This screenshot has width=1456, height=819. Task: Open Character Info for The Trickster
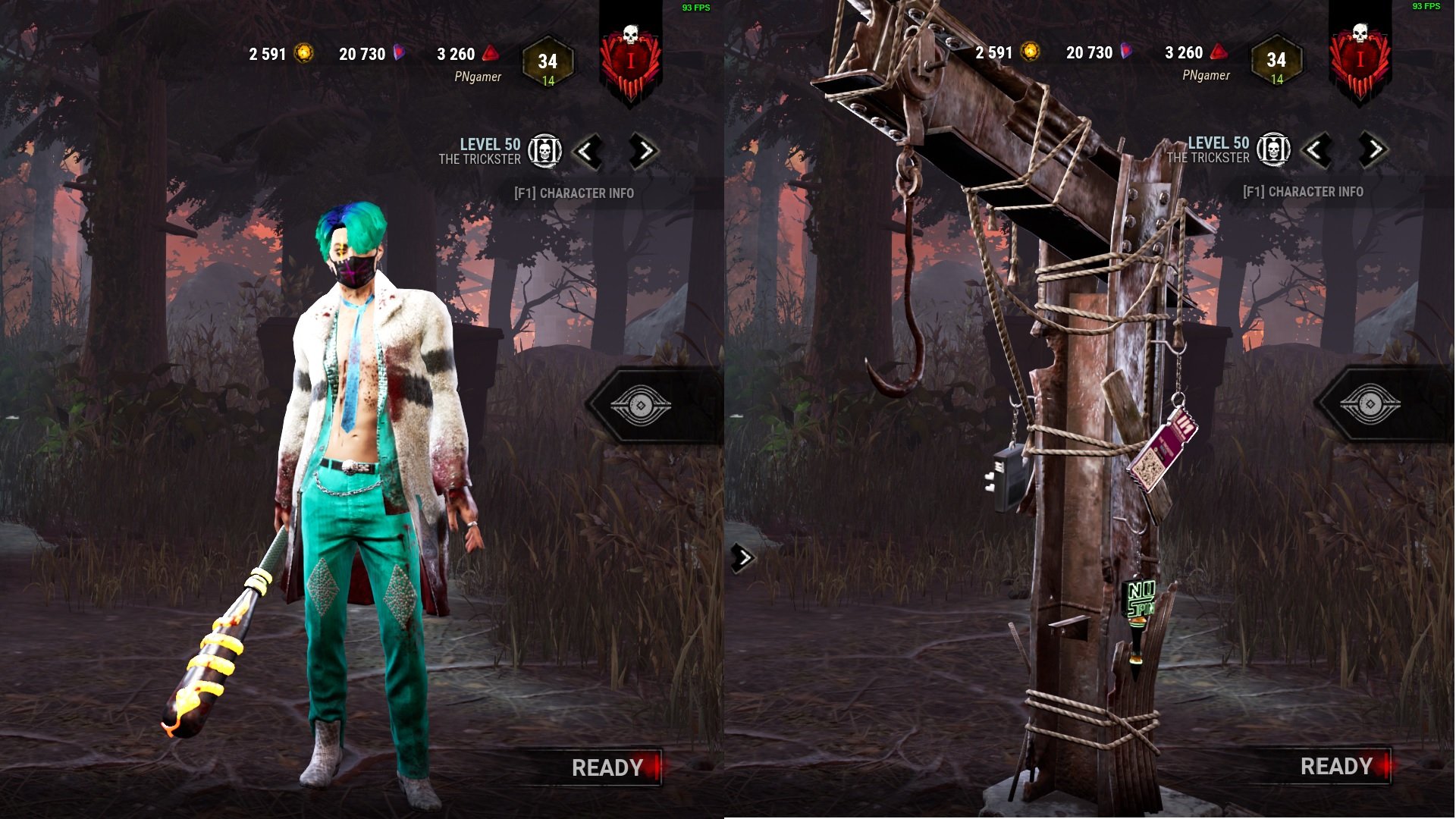point(575,193)
